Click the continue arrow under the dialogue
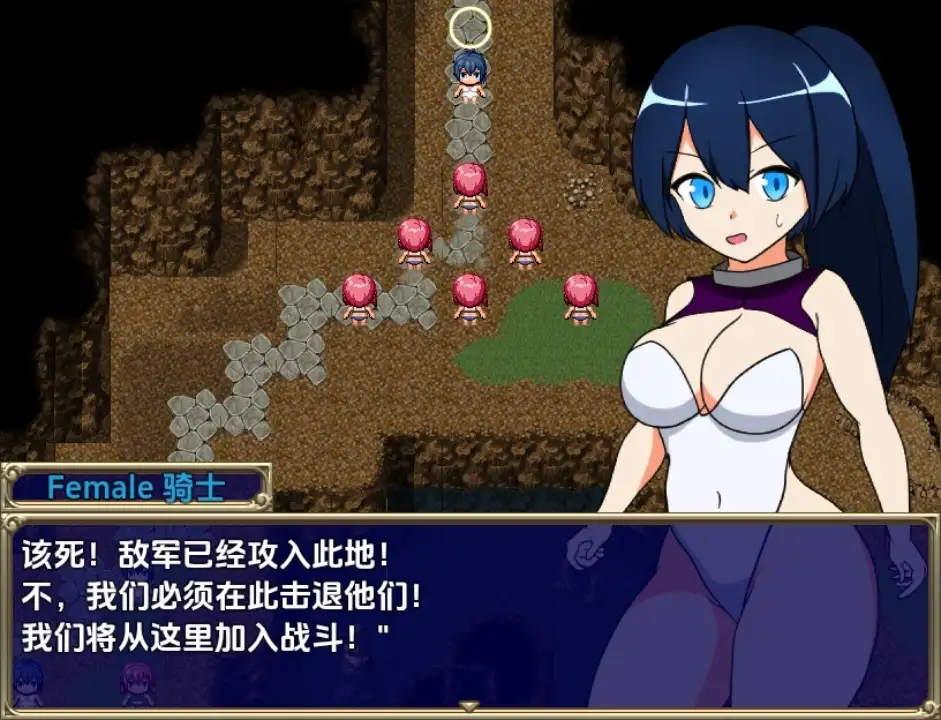The width and height of the screenshot is (941, 720). coord(469,708)
